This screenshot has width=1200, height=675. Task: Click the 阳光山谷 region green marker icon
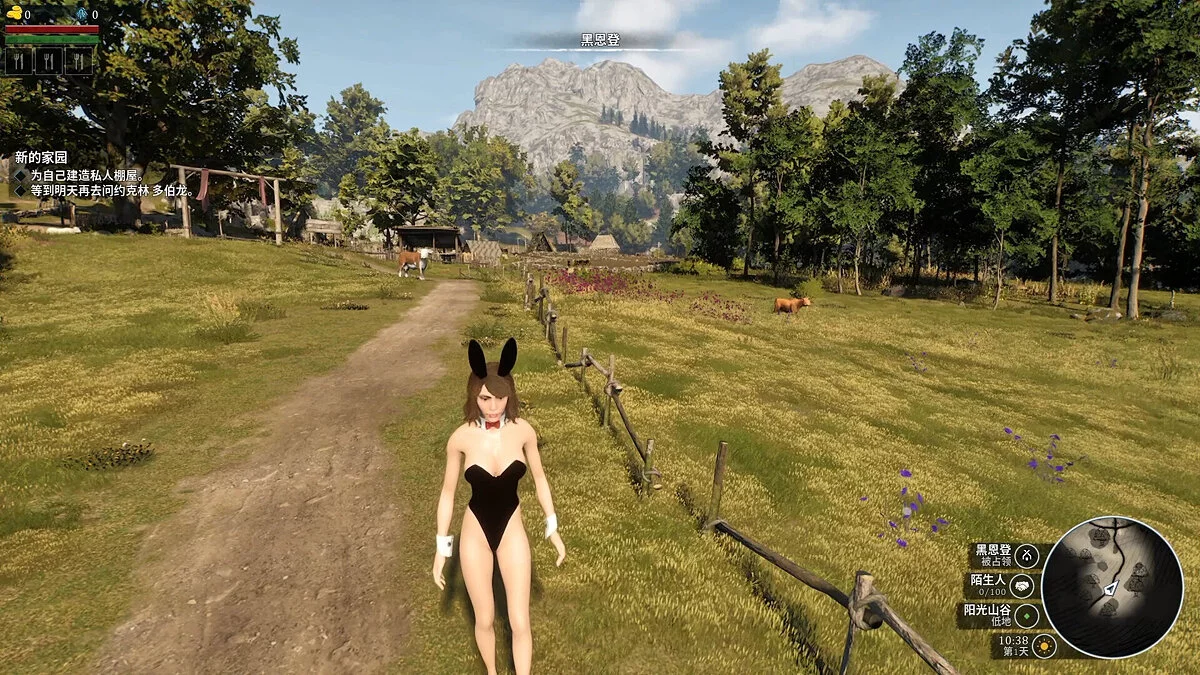coord(1026,616)
